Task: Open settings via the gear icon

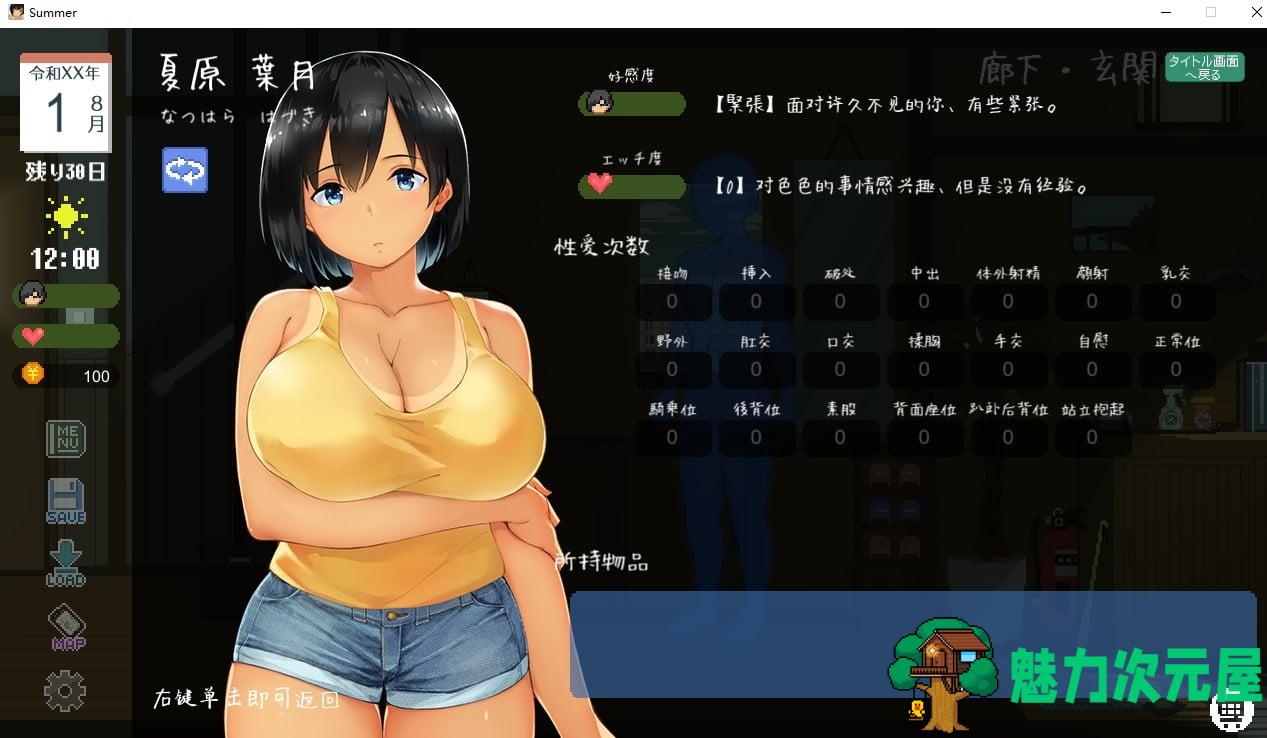Action: pos(65,690)
